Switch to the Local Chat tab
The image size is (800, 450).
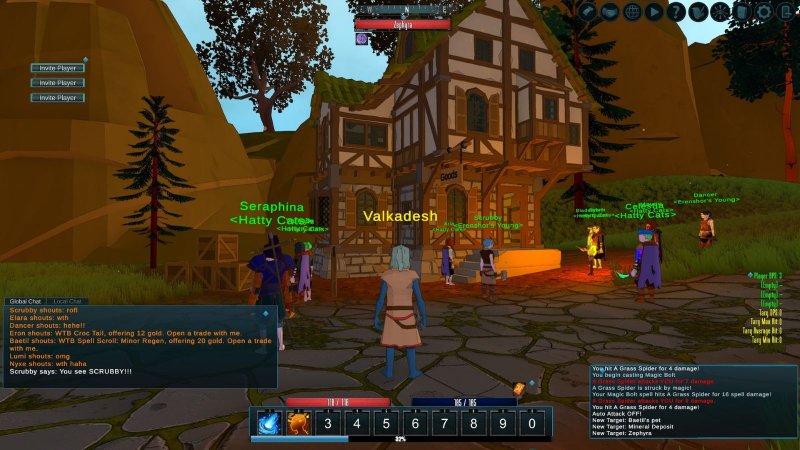67,301
